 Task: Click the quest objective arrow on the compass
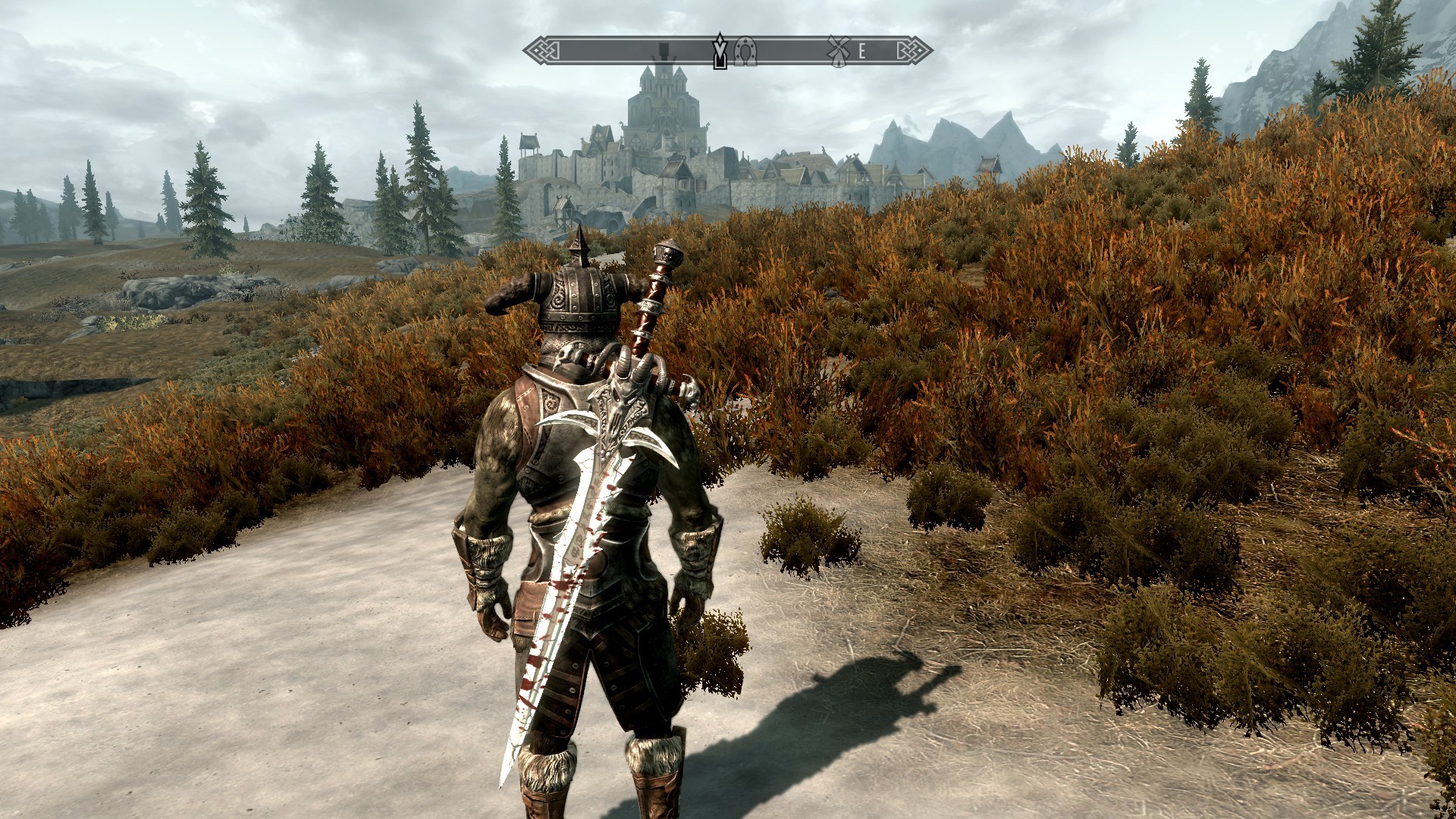(x=719, y=50)
